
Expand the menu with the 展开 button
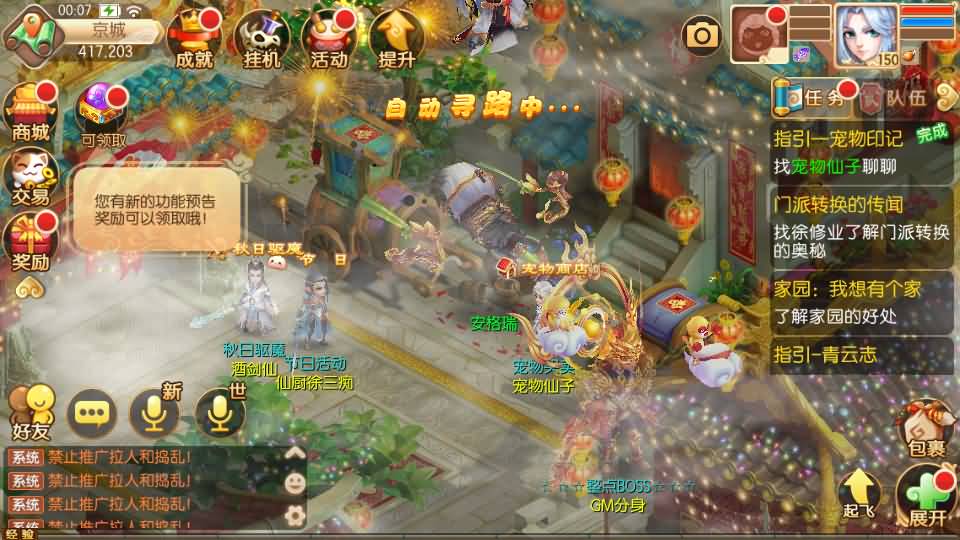pyautogui.click(x=926, y=497)
